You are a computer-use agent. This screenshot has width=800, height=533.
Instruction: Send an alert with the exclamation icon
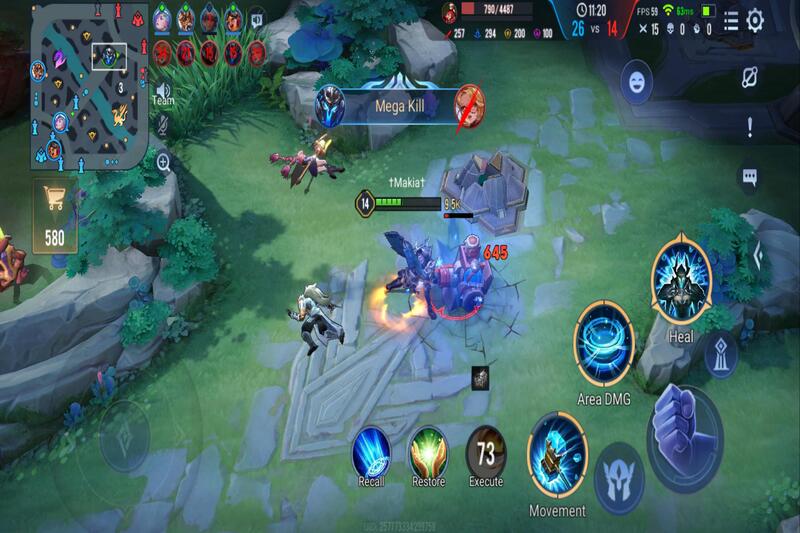(x=749, y=126)
